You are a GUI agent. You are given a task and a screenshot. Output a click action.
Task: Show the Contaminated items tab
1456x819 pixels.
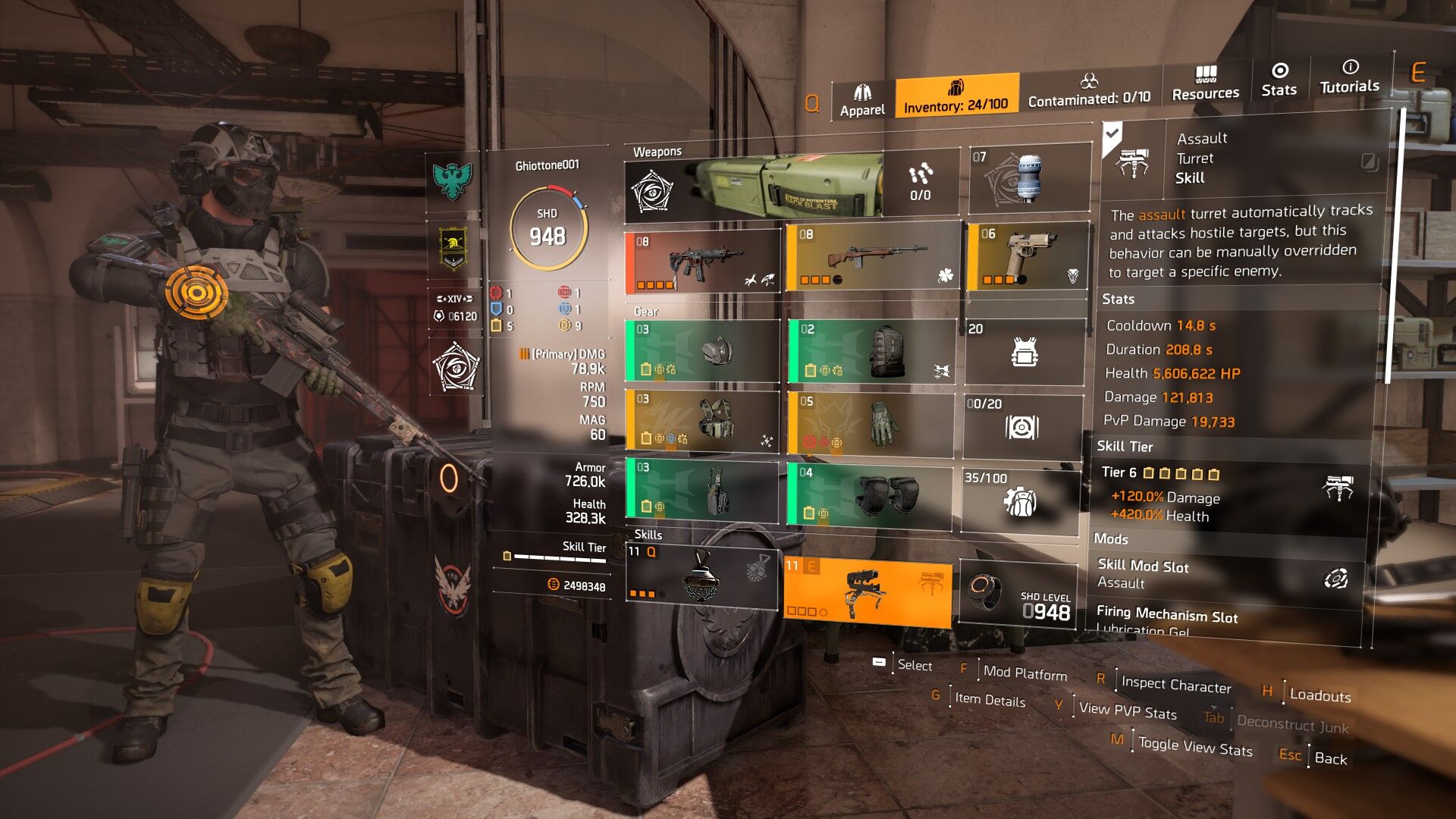coord(1089,90)
